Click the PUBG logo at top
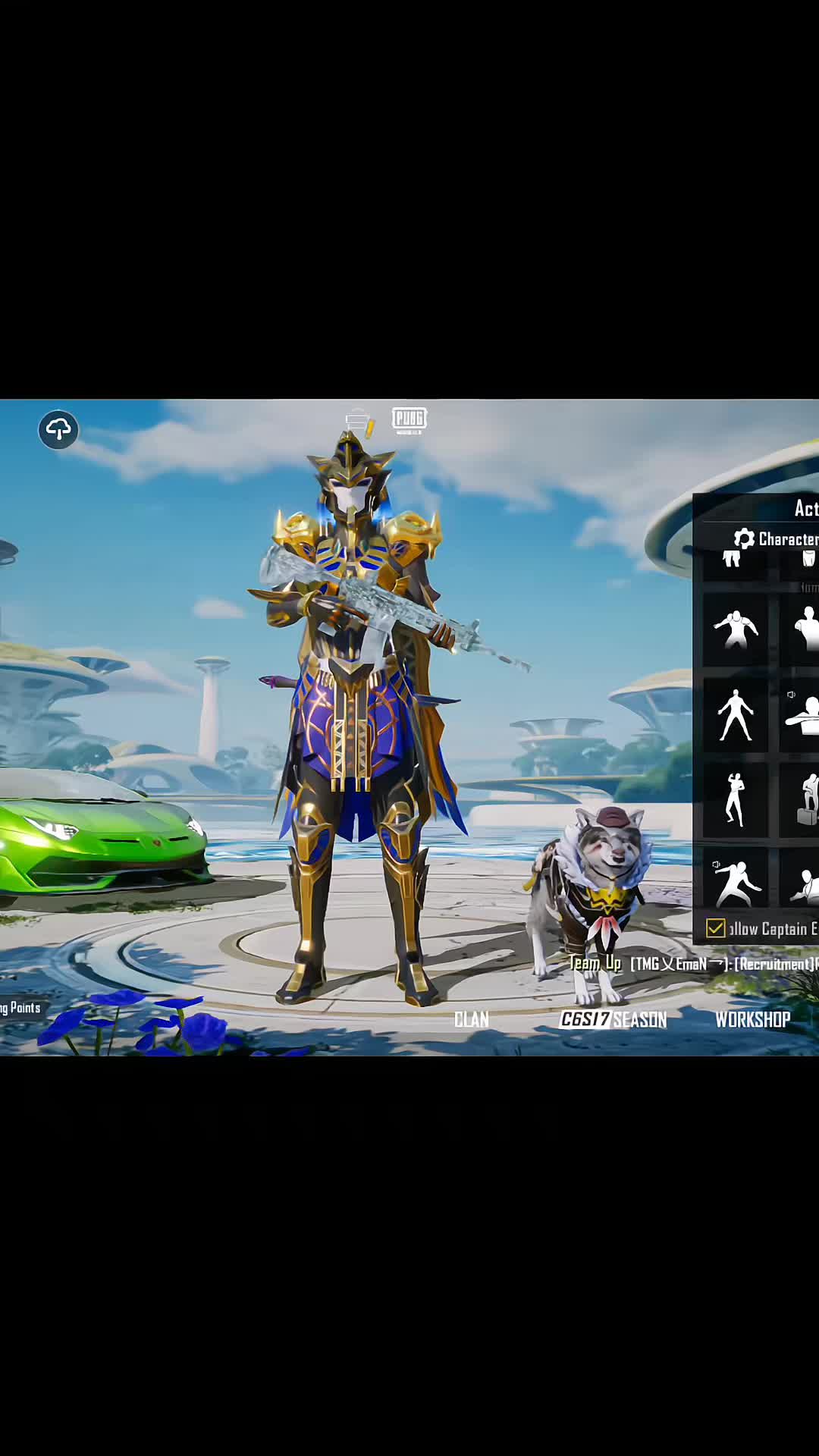819x1456 pixels. (409, 419)
